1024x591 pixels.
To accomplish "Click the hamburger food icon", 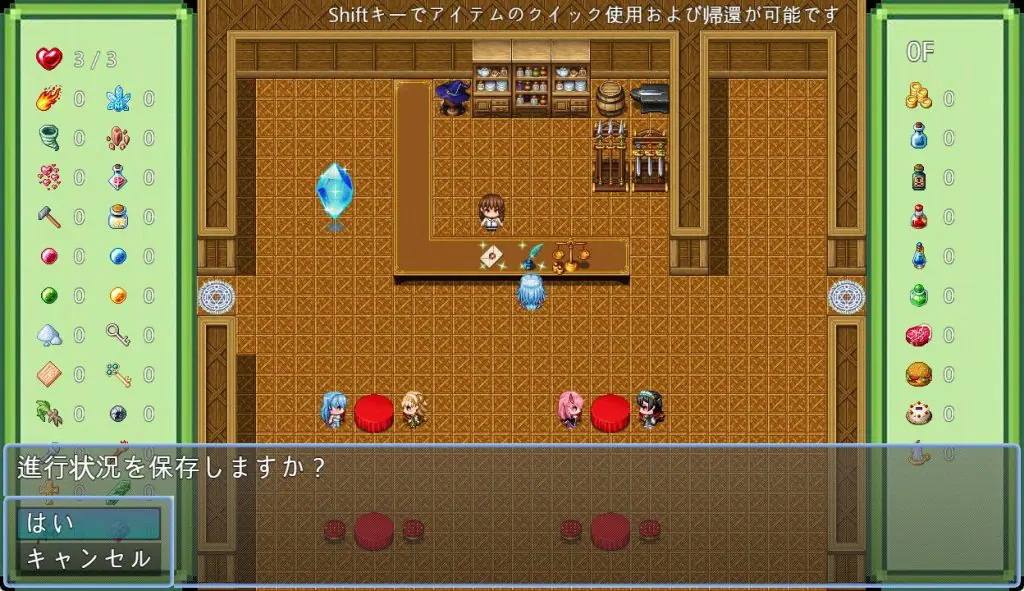I will coord(918,374).
